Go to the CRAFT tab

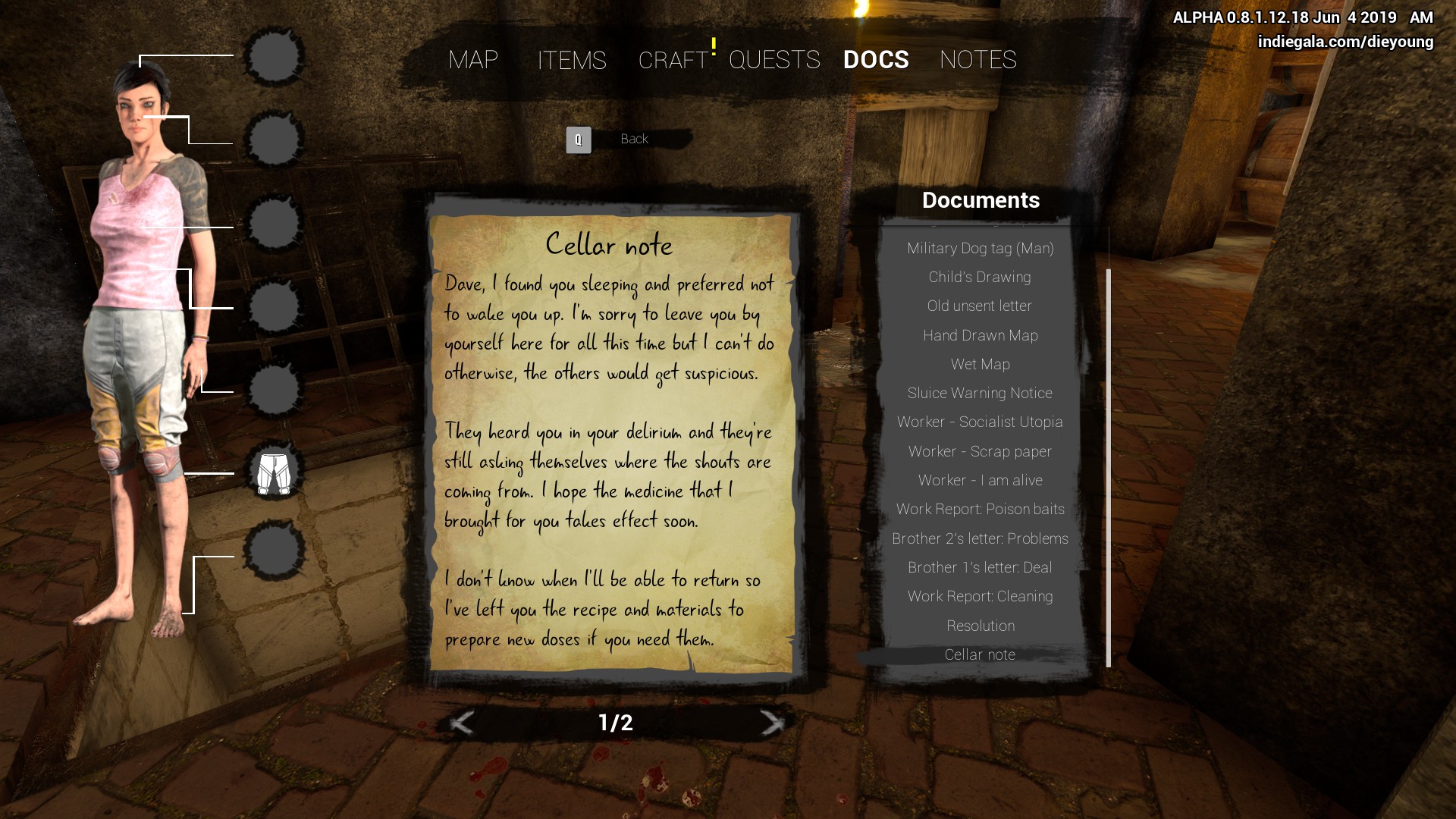(673, 60)
